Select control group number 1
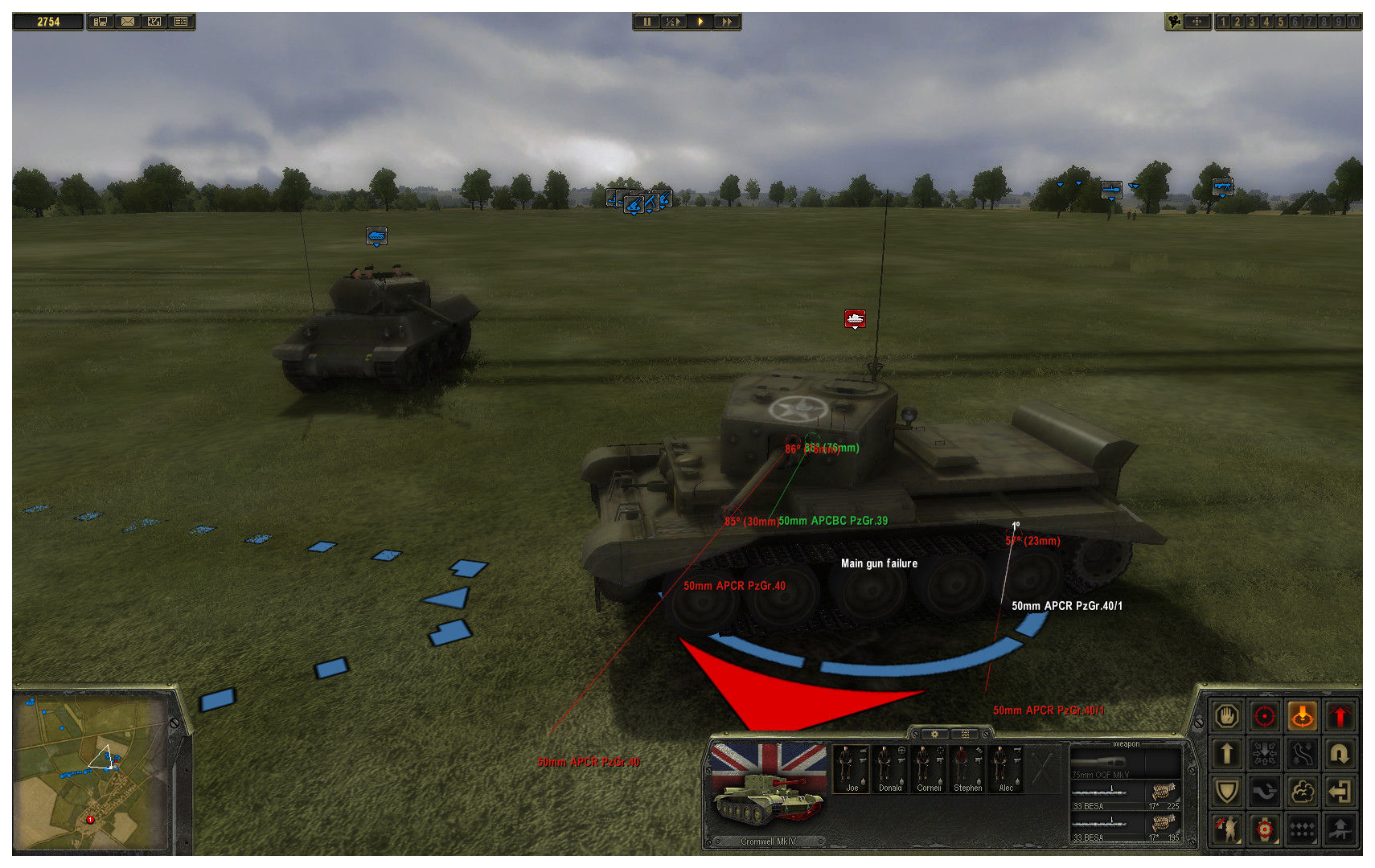 coord(1223,22)
